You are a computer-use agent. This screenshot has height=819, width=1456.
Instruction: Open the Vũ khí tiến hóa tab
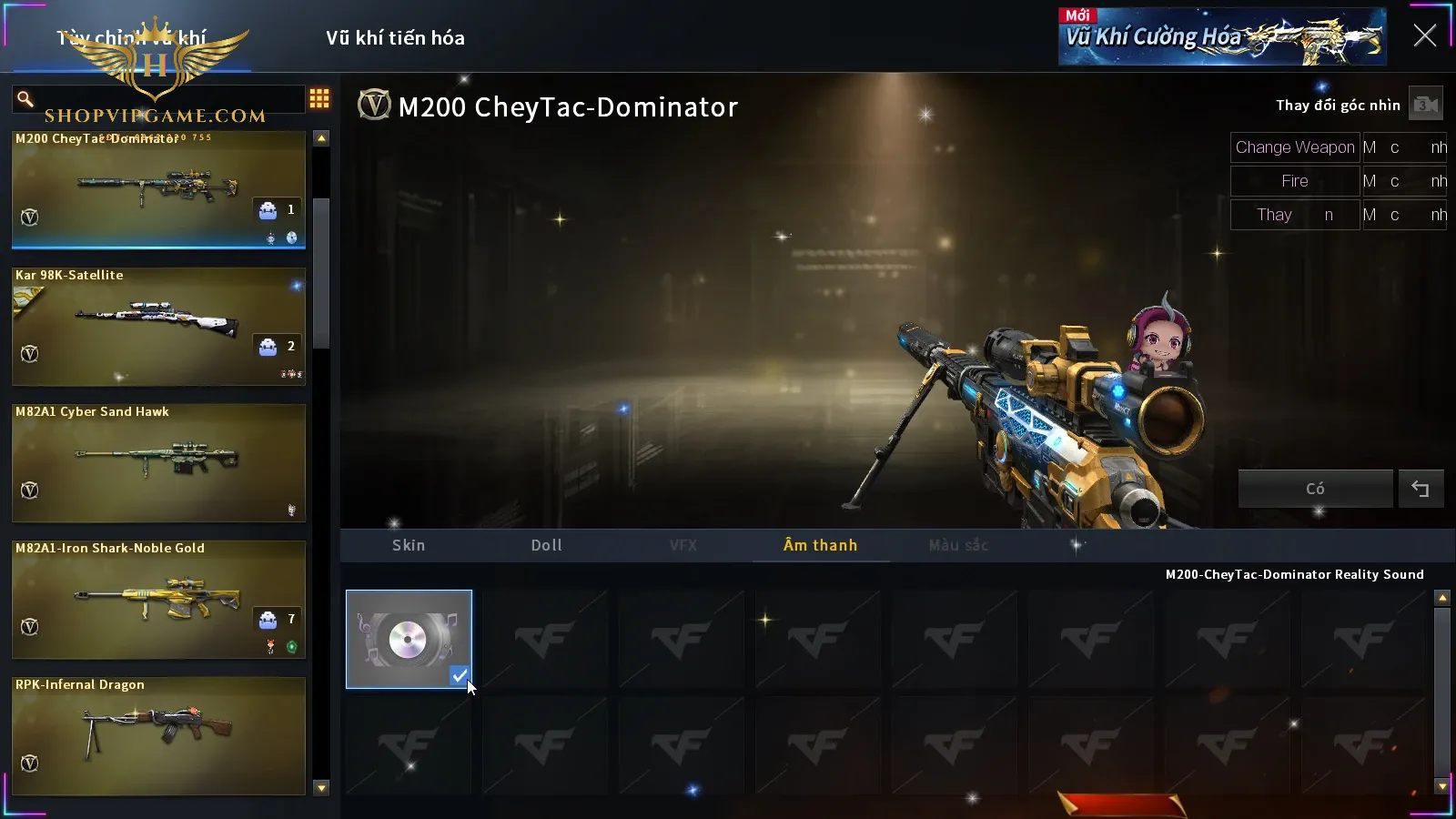[395, 38]
